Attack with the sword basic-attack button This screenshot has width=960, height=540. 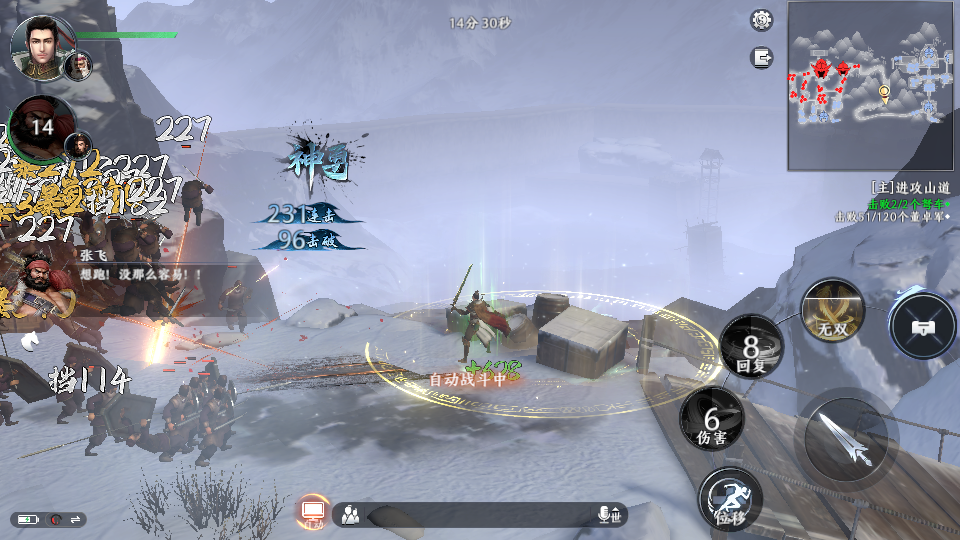click(845, 439)
